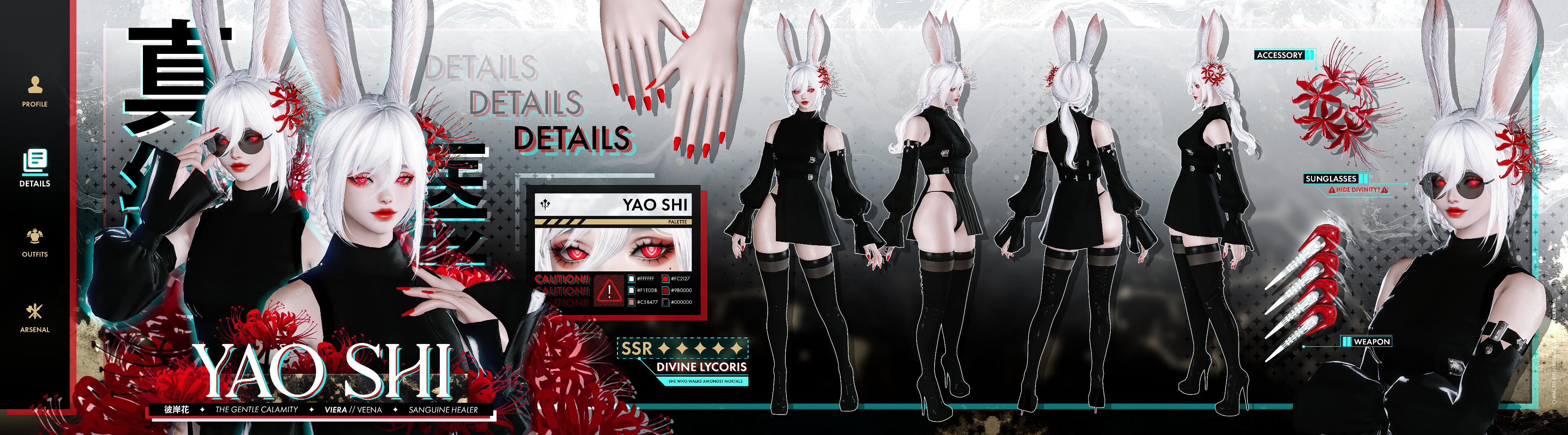
Task: Pick the #FC2127 red palette swatch
Action: point(665,279)
